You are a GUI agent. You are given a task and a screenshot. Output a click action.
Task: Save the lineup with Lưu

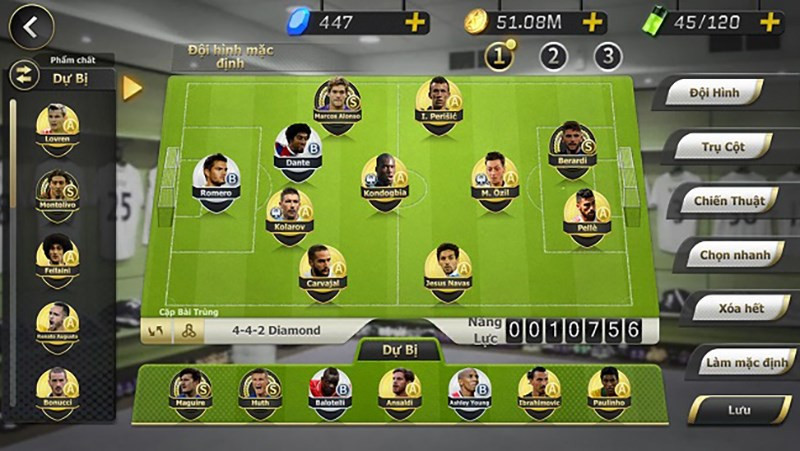tap(740, 409)
